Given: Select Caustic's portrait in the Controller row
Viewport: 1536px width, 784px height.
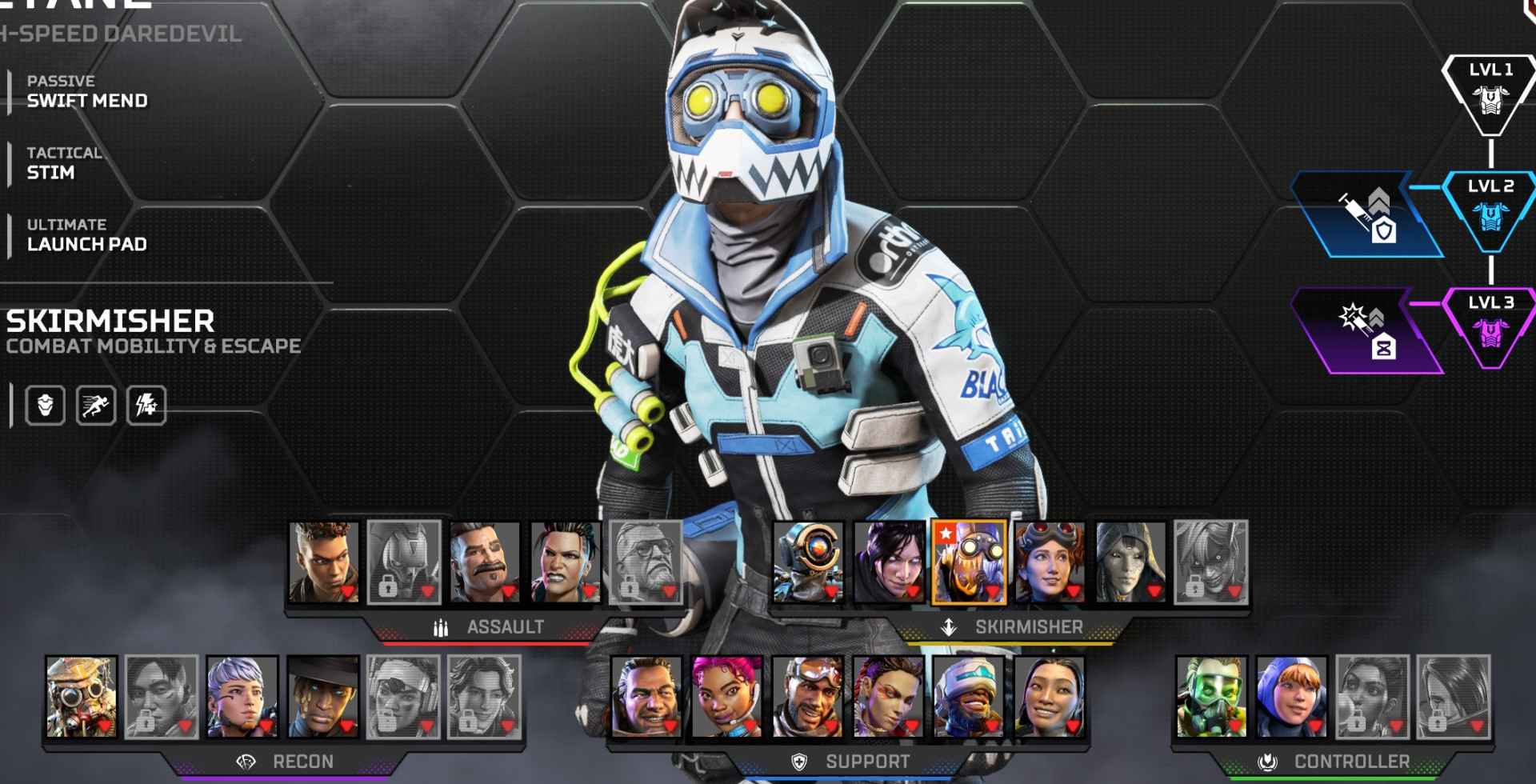Looking at the screenshot, I should tap(1211, 696).
